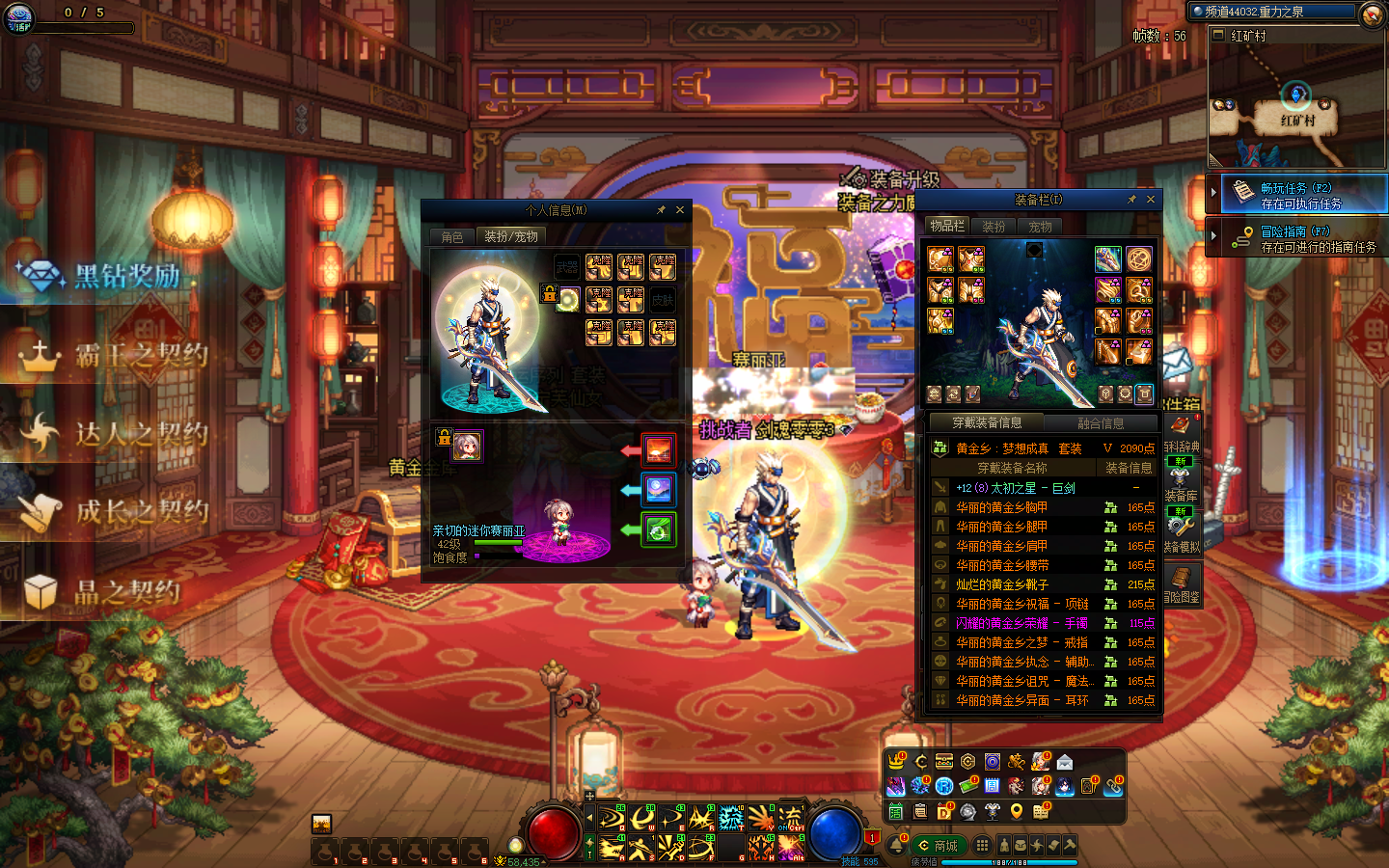Show the 融合信息 fusion info tab
Screen dimensions: 1389x868
click(1101, 423)
